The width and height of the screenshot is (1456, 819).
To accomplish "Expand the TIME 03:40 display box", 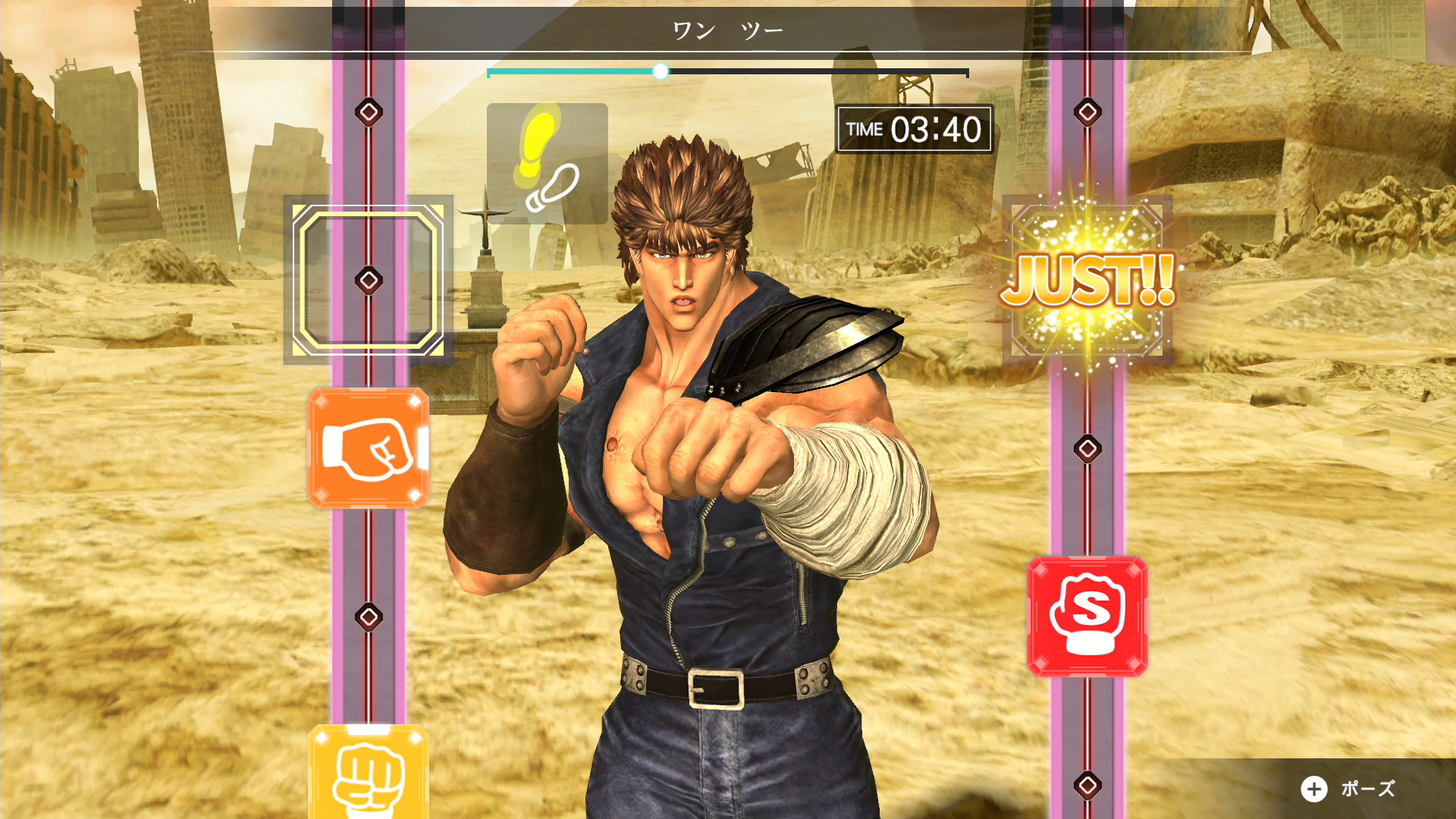I will 912,129.
